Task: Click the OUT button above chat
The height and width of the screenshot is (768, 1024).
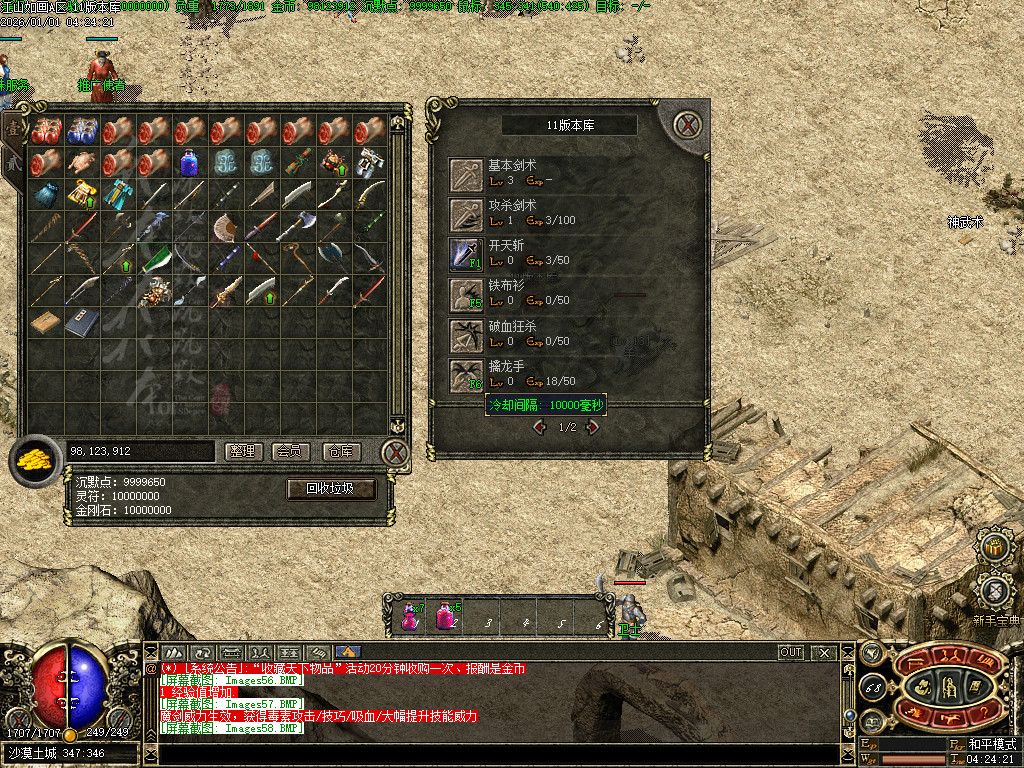Action: [791, 653]
